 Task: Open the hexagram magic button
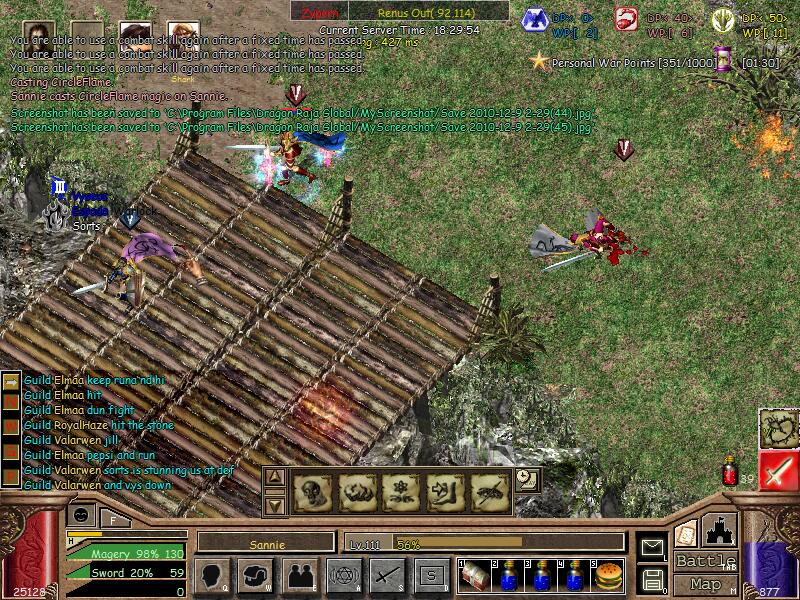click(x=342, y=575)
